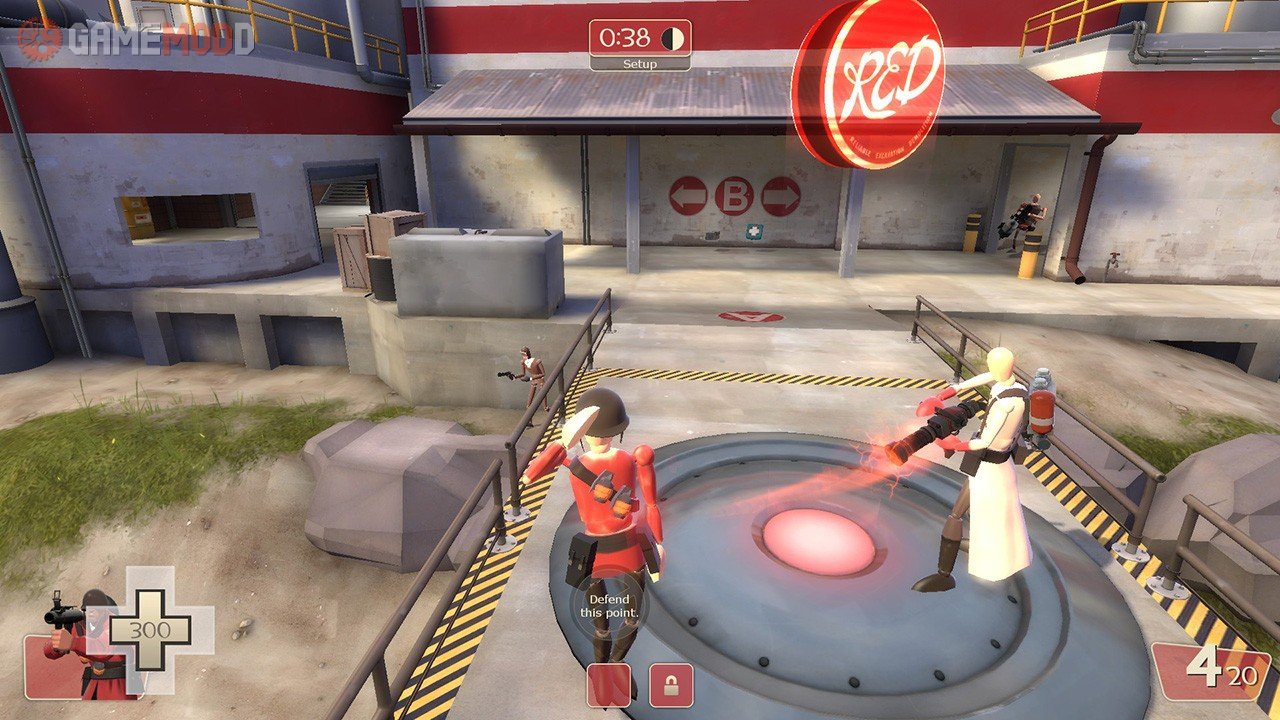Click the red captured control point icon

(x=609, y=684)
